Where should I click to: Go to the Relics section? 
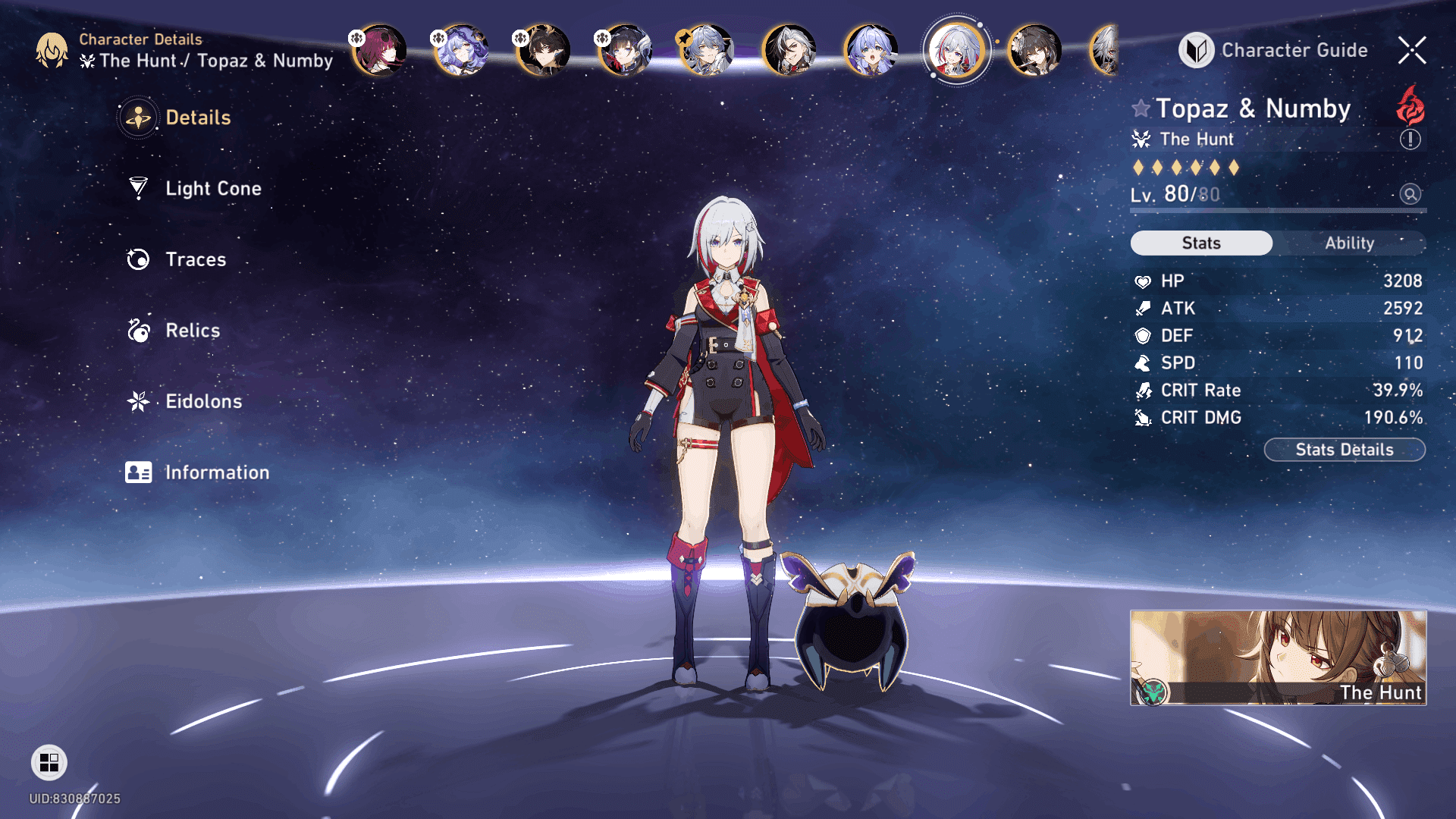pyautogui.click(x=192, y=331)
